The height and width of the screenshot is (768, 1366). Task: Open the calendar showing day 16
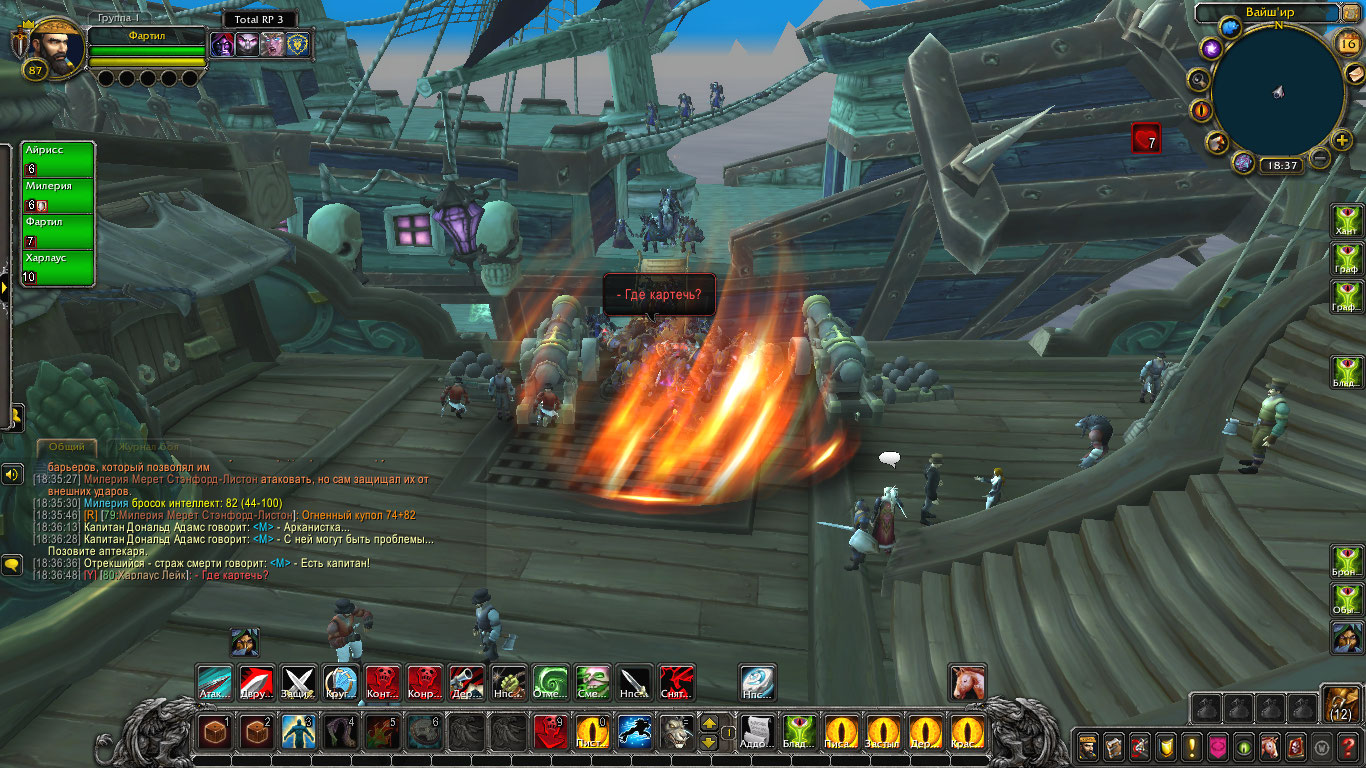click(x=1347, y=41)
